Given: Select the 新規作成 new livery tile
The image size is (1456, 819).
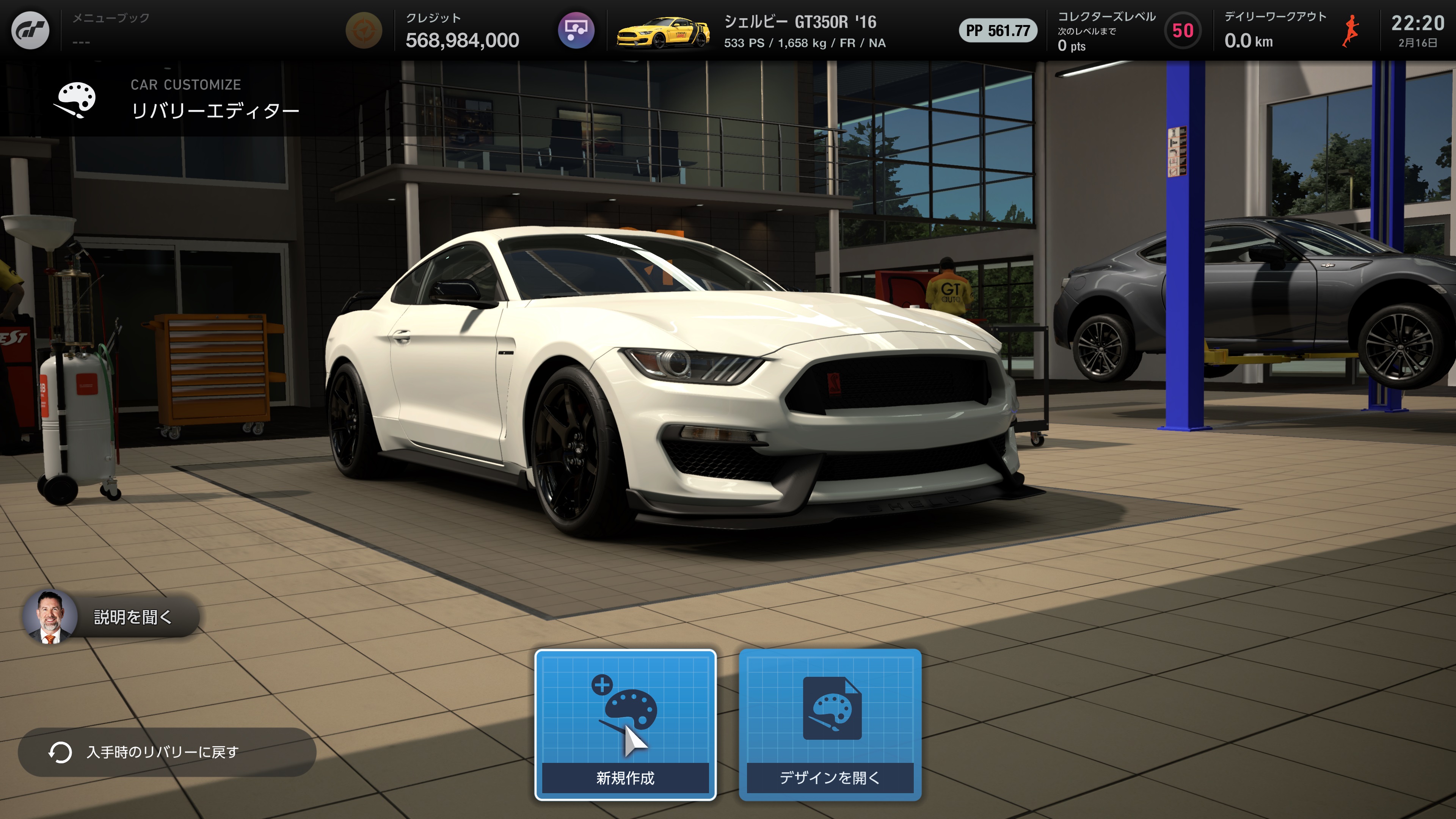Looking at the screenshot, I should [625, 725].
